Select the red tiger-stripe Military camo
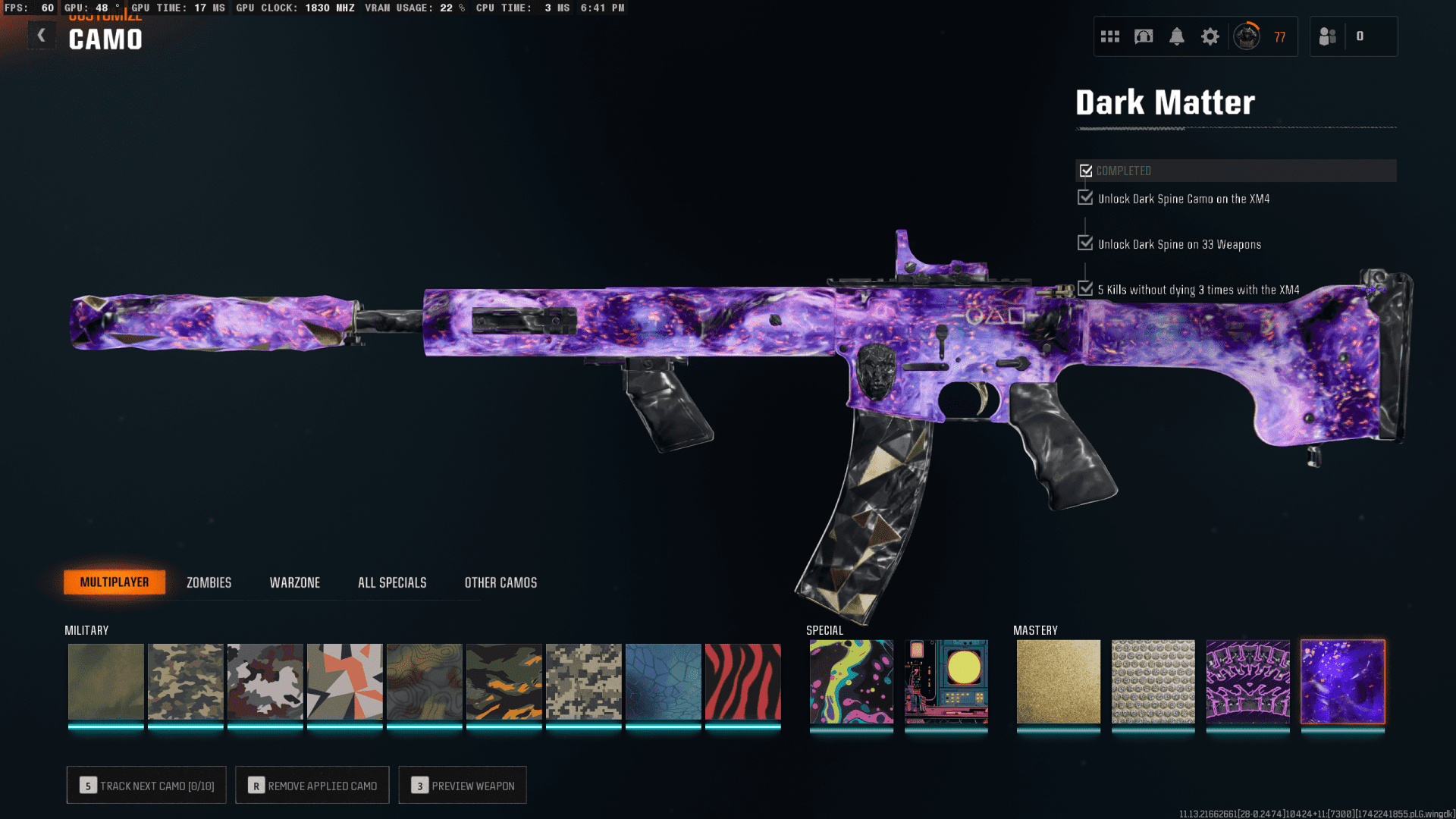 pyautogui.click(x=742, y=681)
